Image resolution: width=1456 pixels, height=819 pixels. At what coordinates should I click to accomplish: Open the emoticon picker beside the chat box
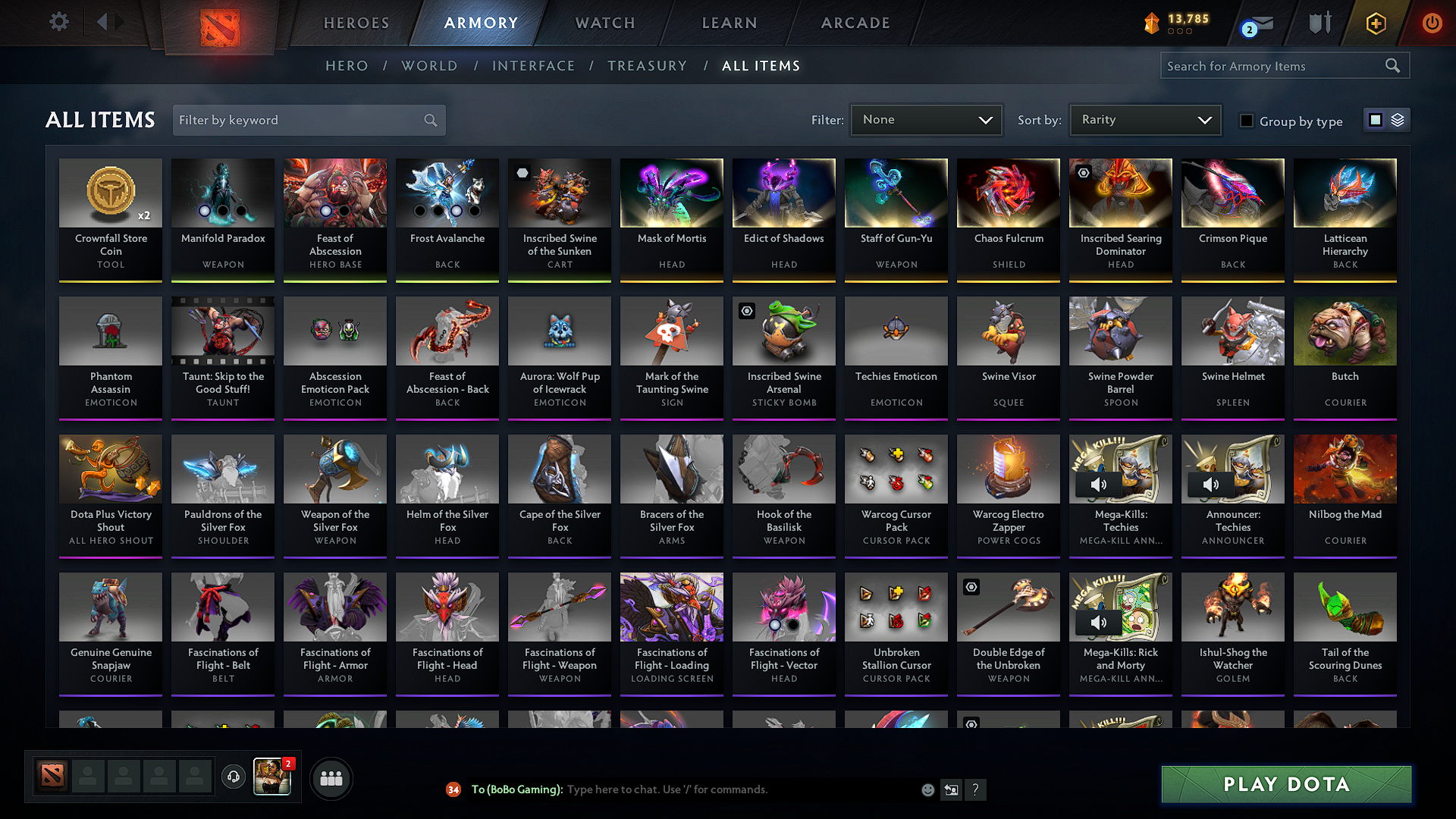tap(927, 789)
